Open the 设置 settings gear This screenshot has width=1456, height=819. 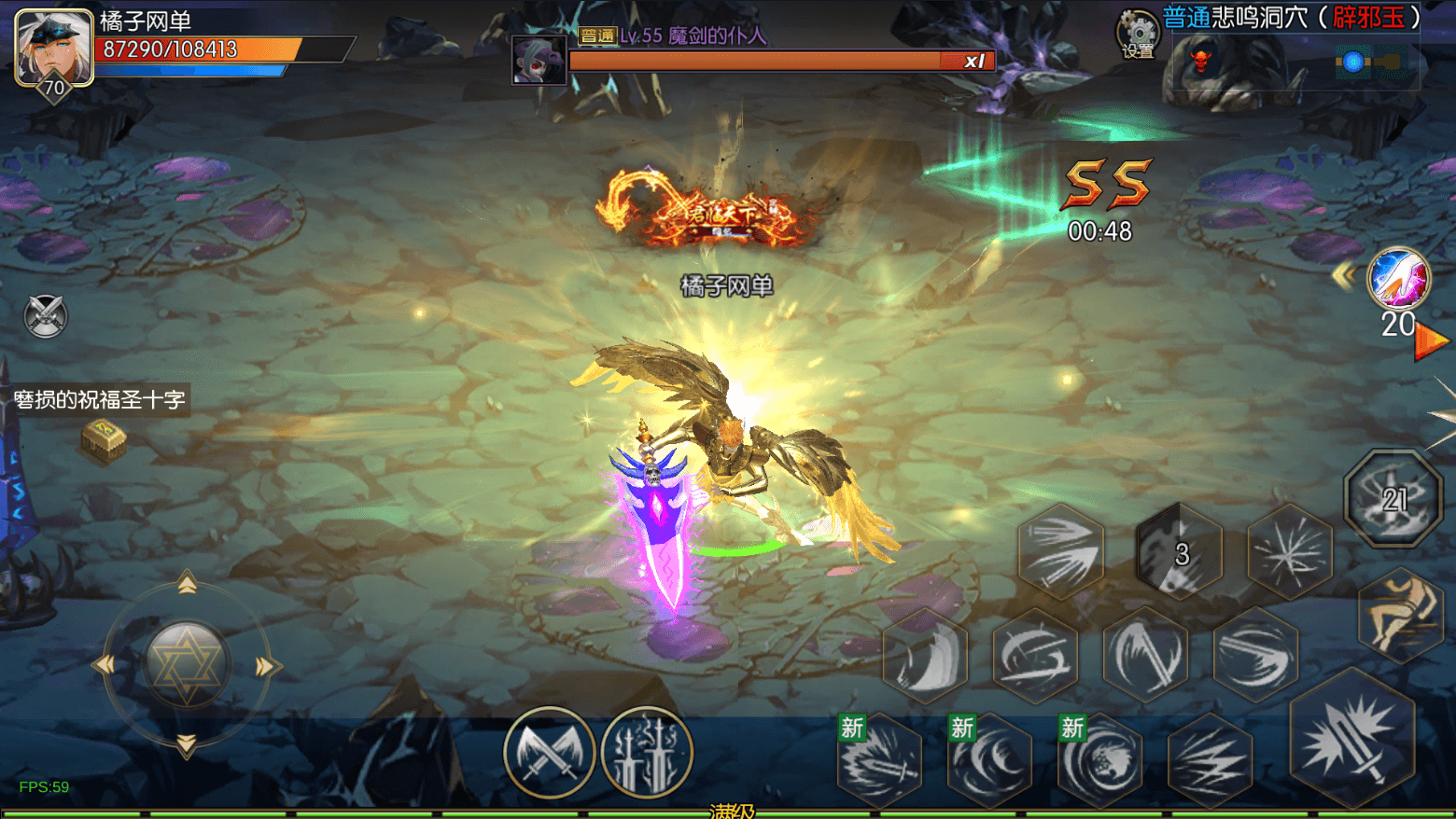pyautogui.click(x=1138, y=35)
